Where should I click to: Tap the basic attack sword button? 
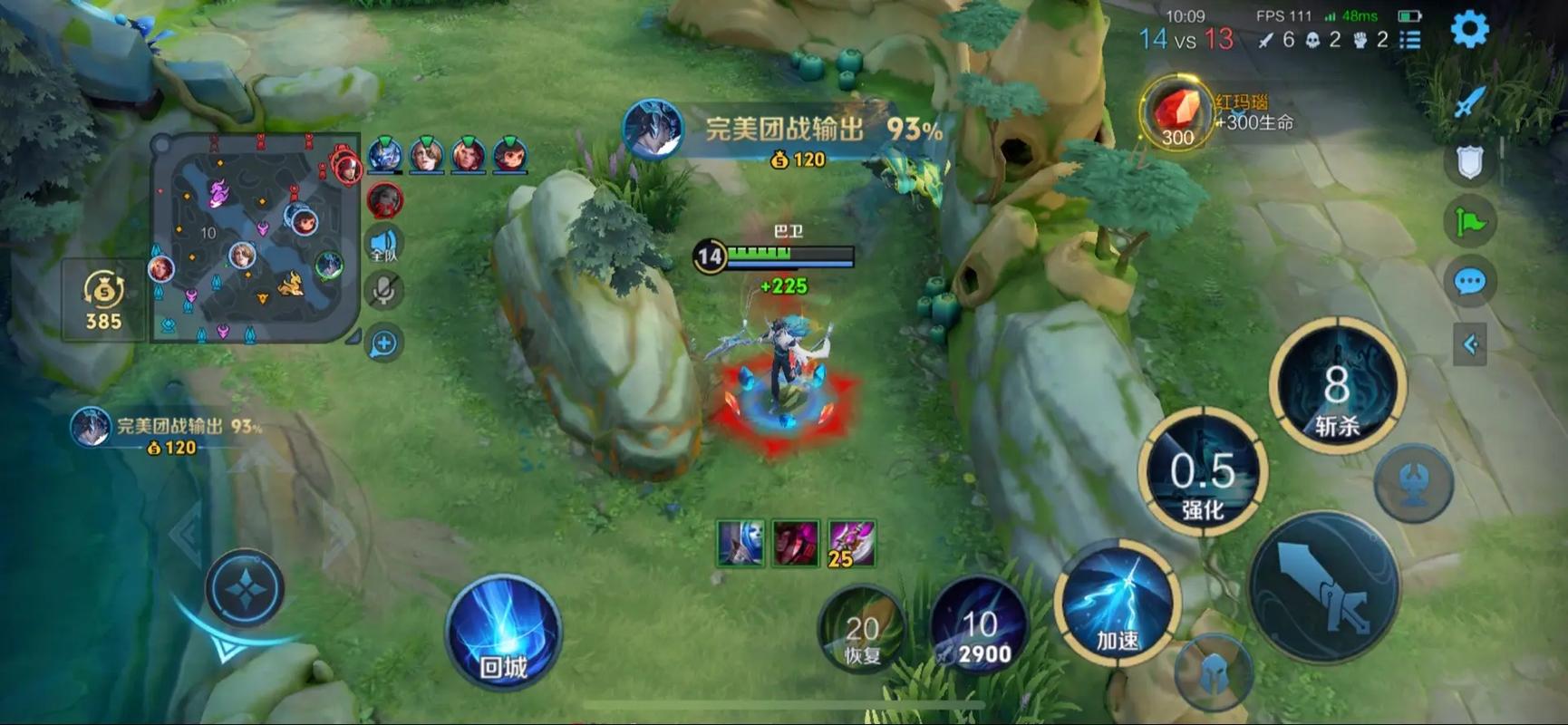(1324, 586)
